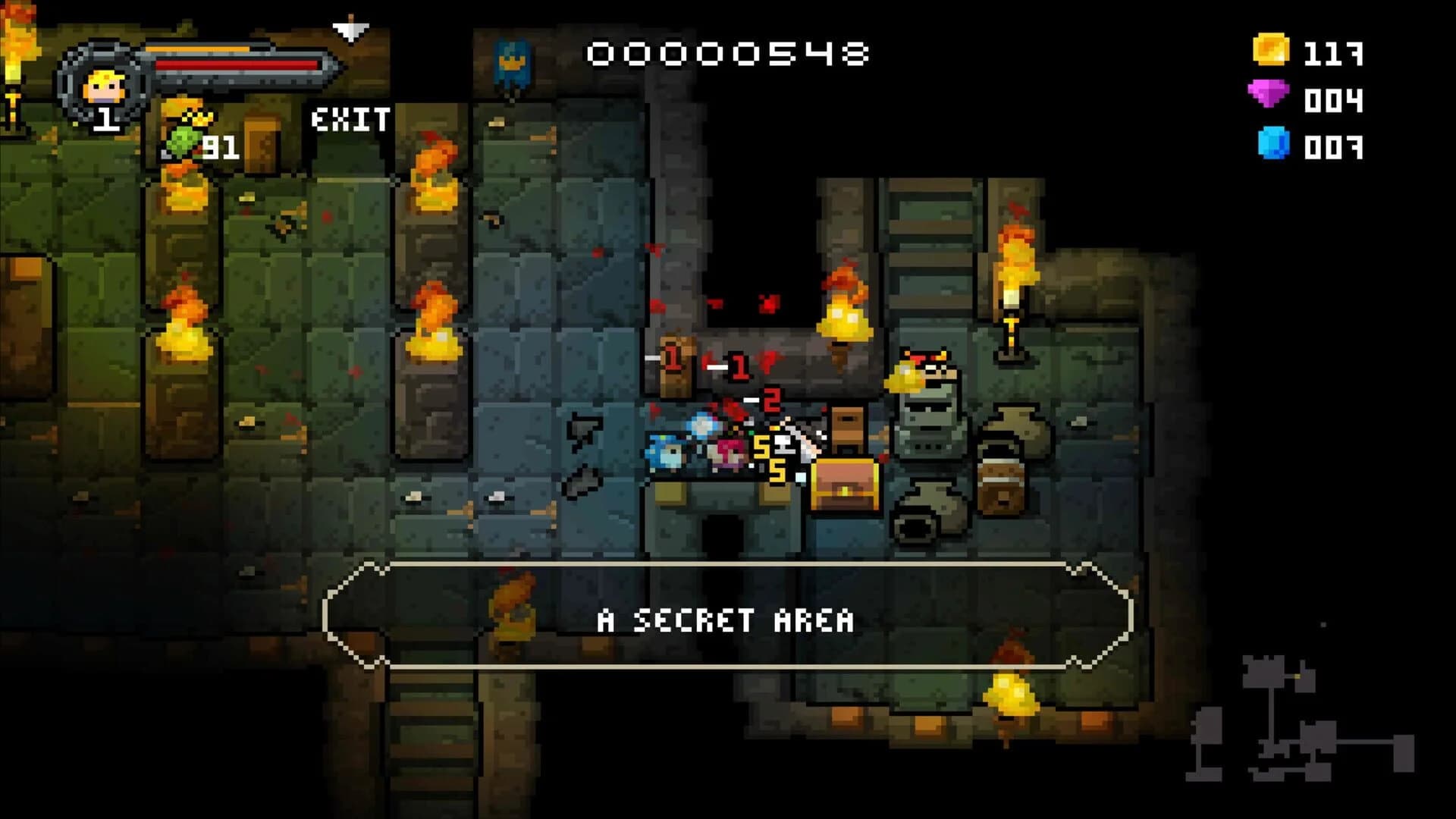
Task: Click the red health bar at the top
Action: (x=235, y=67)
